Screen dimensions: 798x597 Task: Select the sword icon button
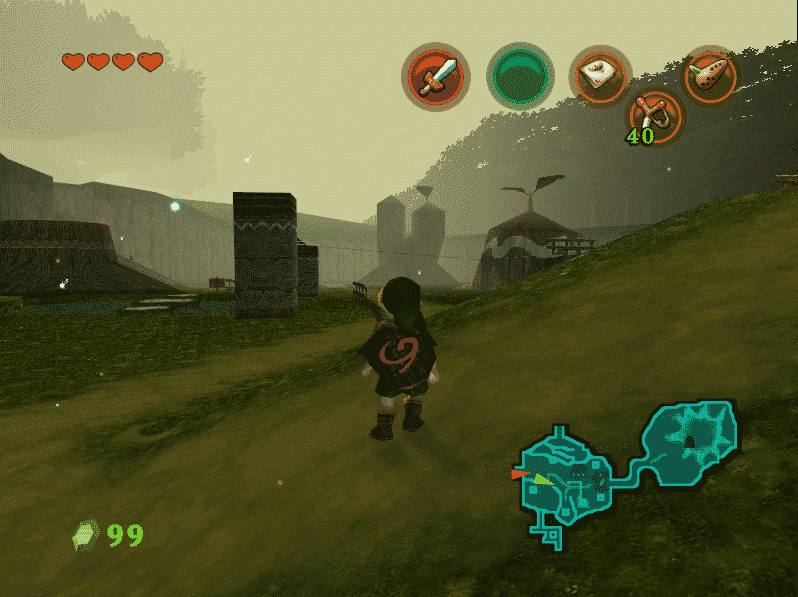(437, 76)
